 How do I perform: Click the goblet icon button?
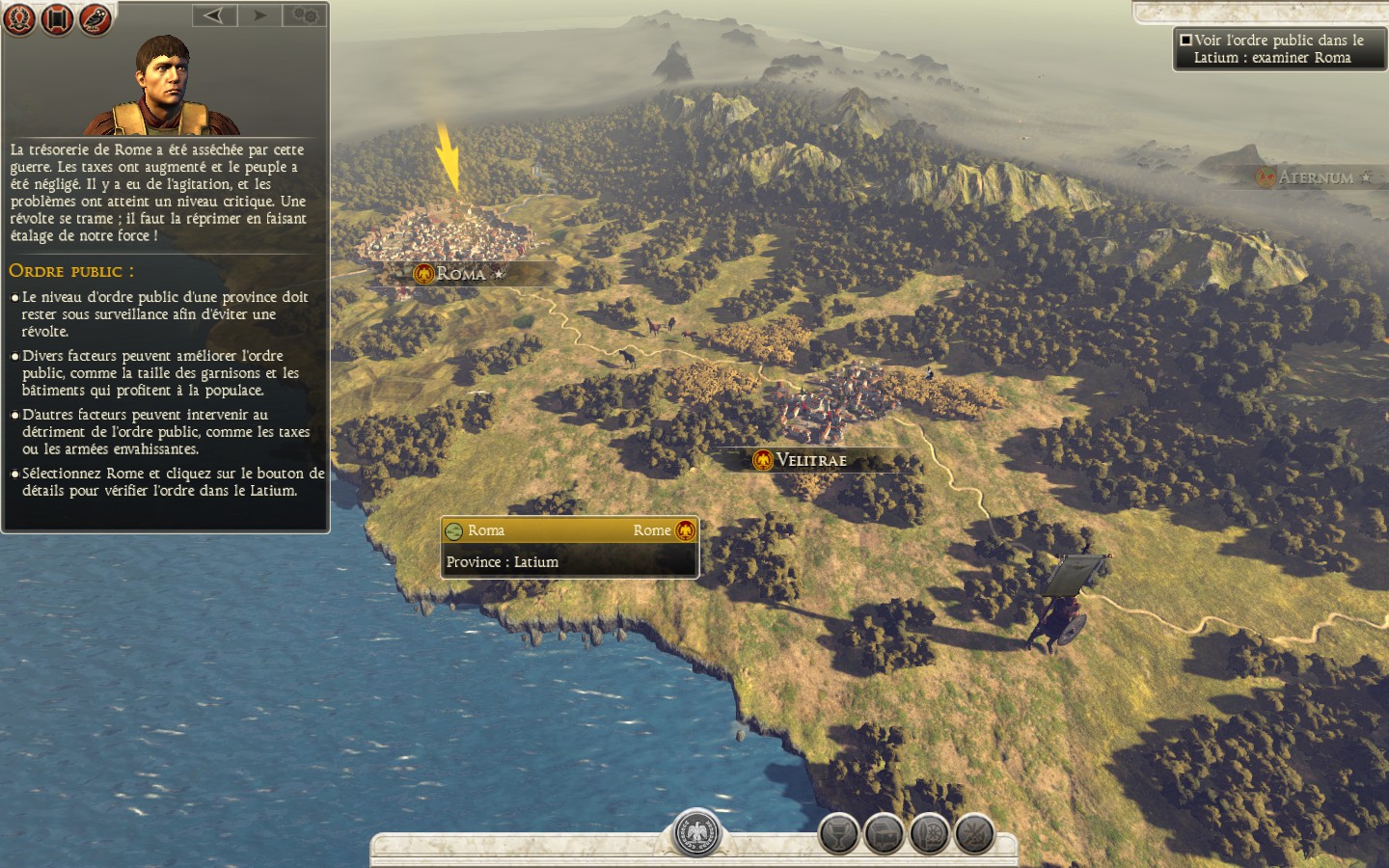838,834
